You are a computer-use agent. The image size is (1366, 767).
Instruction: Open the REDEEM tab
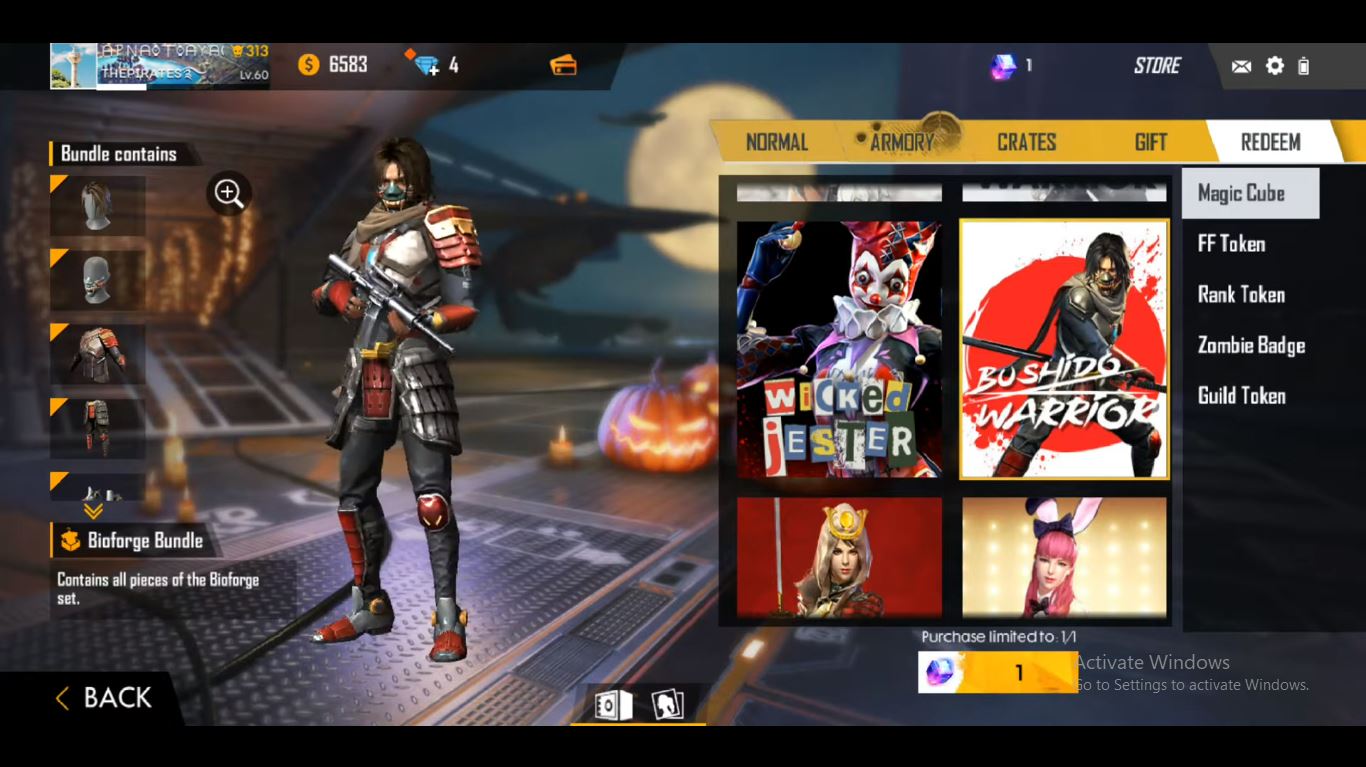click(x=1270, y=142)
